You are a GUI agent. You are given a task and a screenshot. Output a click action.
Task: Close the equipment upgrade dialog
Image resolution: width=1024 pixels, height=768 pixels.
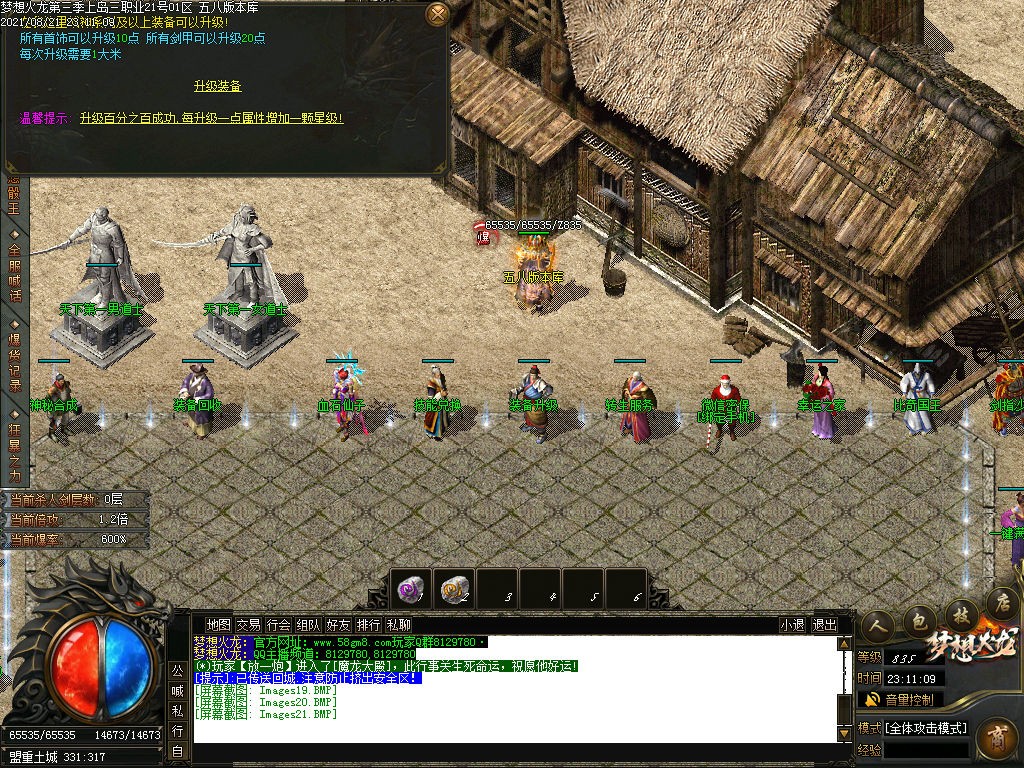(x=437, y=14)
